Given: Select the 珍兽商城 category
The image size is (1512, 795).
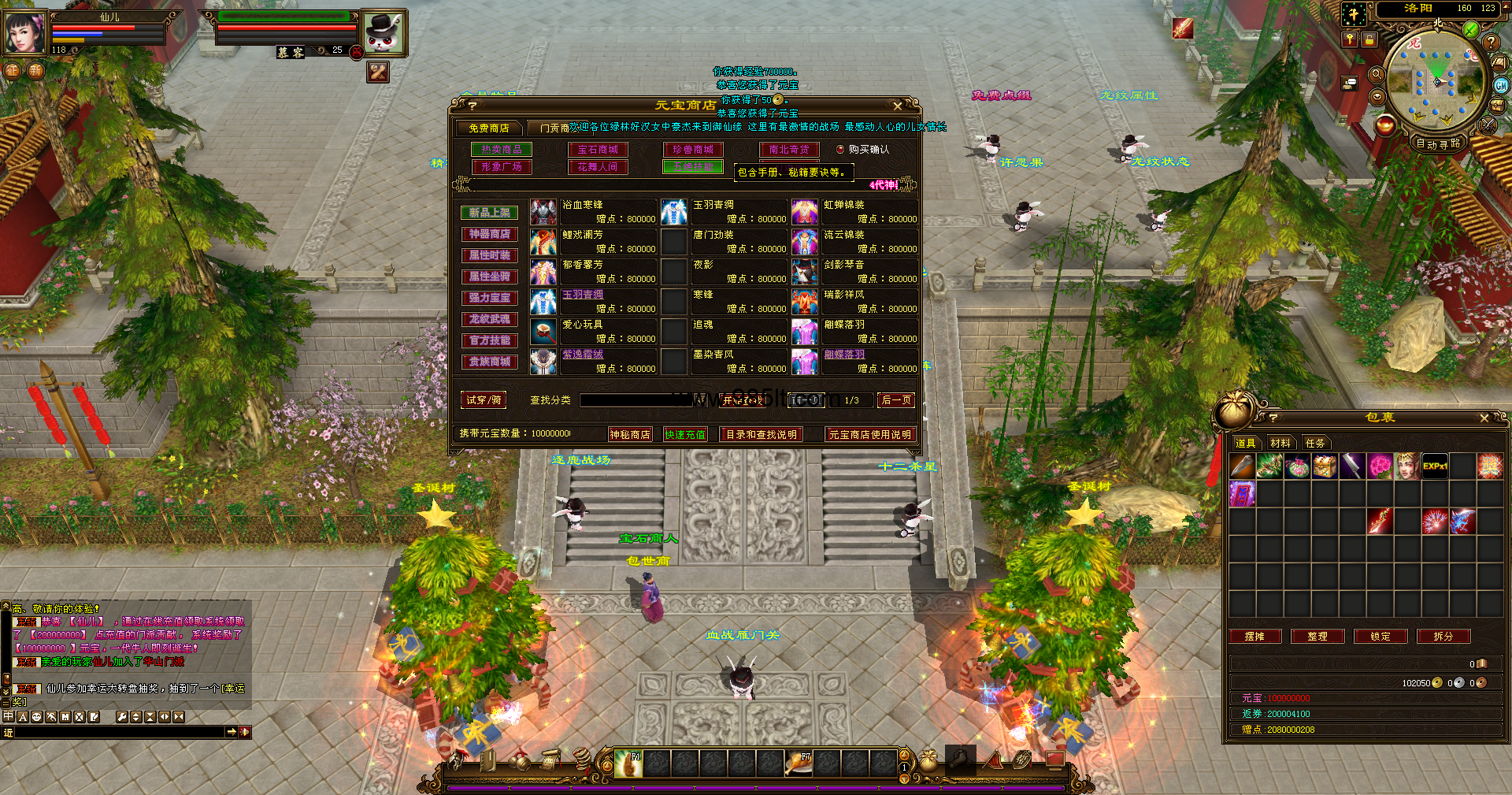Looking at the screenshot, I should (693, 150).
